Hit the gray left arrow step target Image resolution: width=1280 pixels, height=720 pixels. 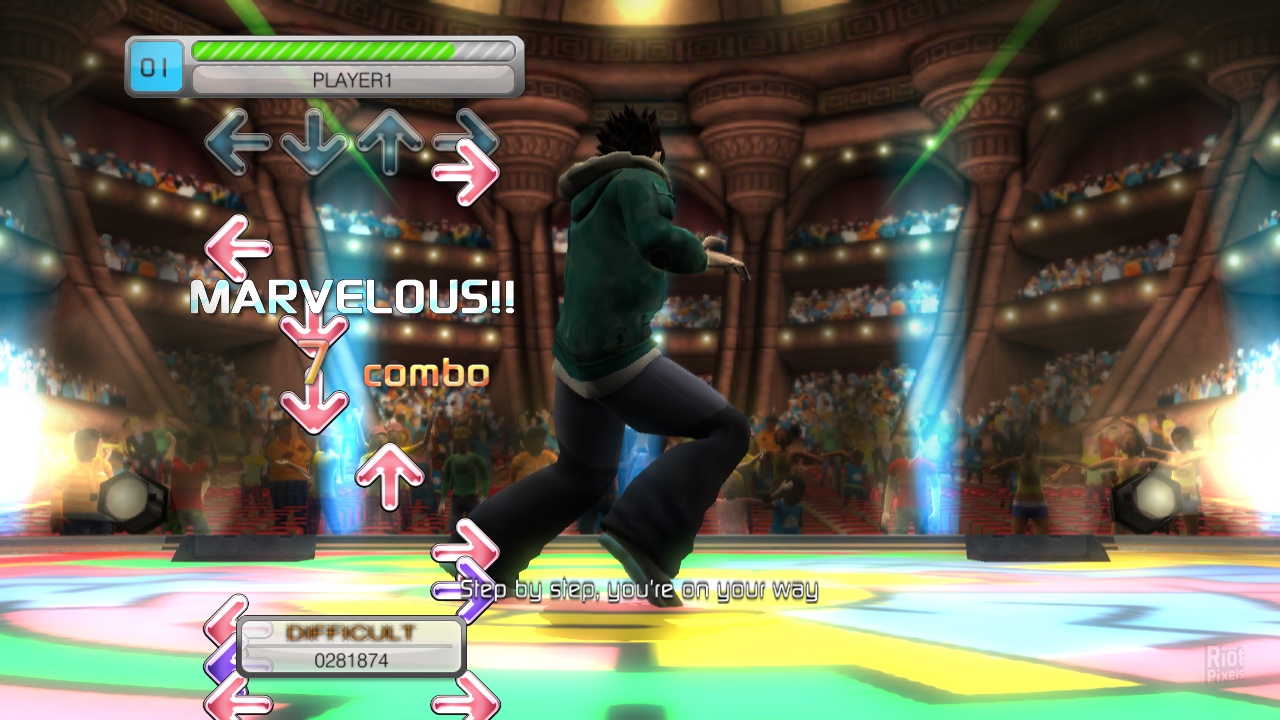tap(237, 141)
